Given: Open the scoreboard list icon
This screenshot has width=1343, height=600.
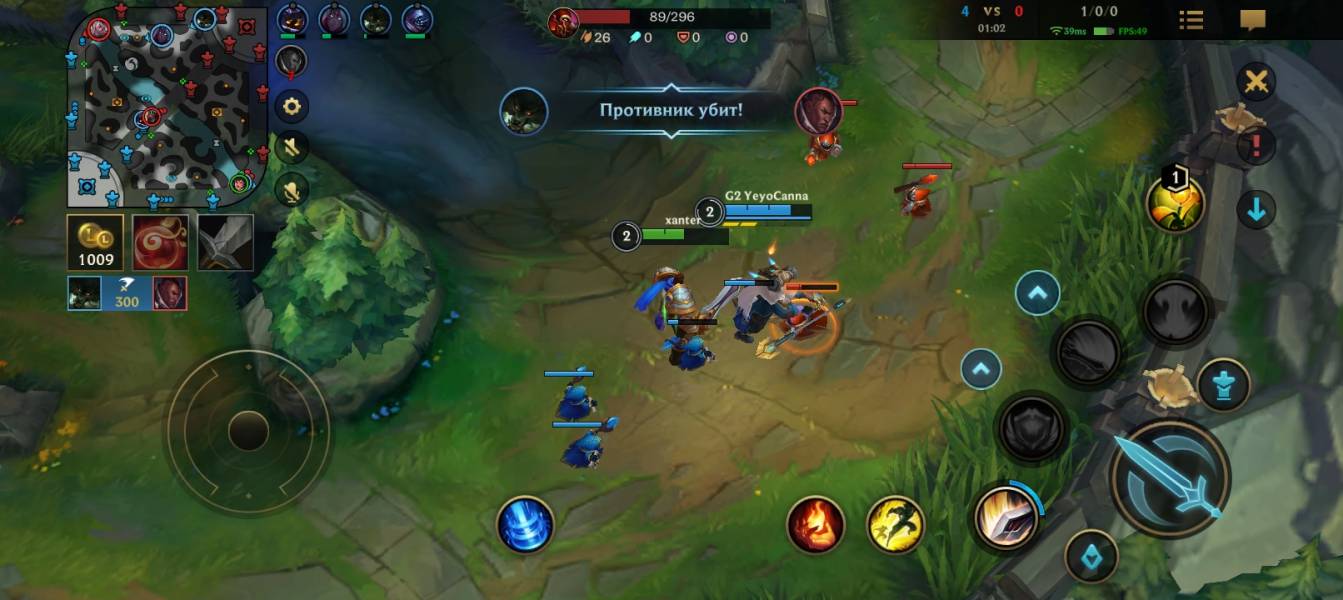Looking at the screenshot, I should (x=1191, y=20).
